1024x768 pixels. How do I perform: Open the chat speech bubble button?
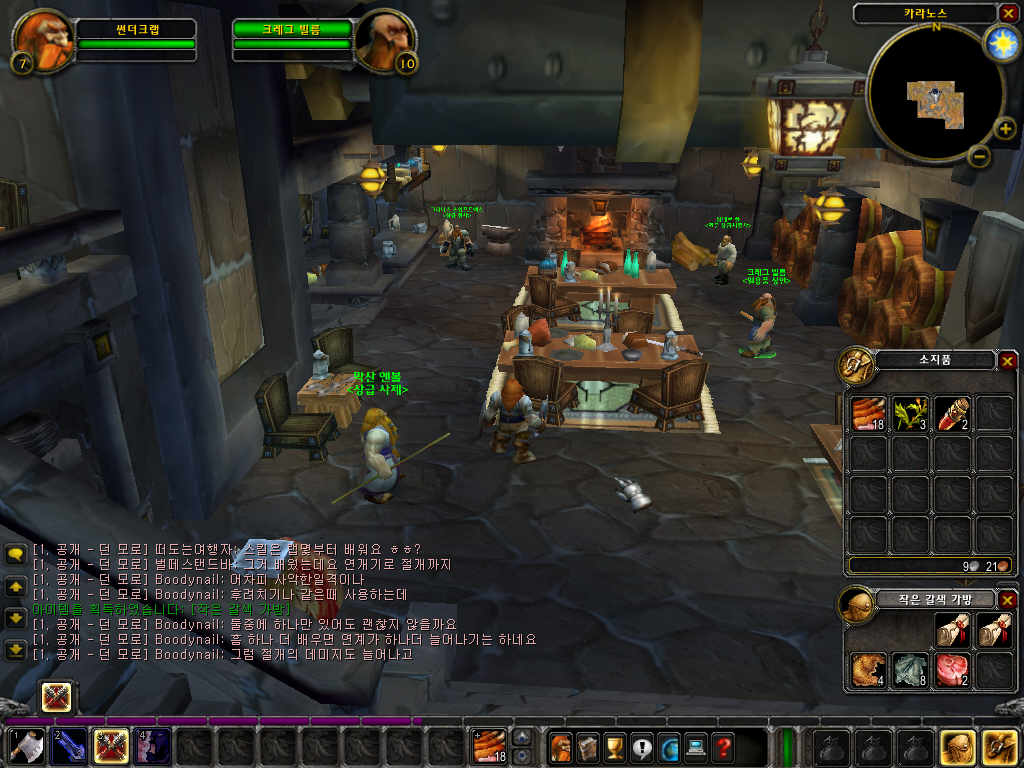[16, 555]
